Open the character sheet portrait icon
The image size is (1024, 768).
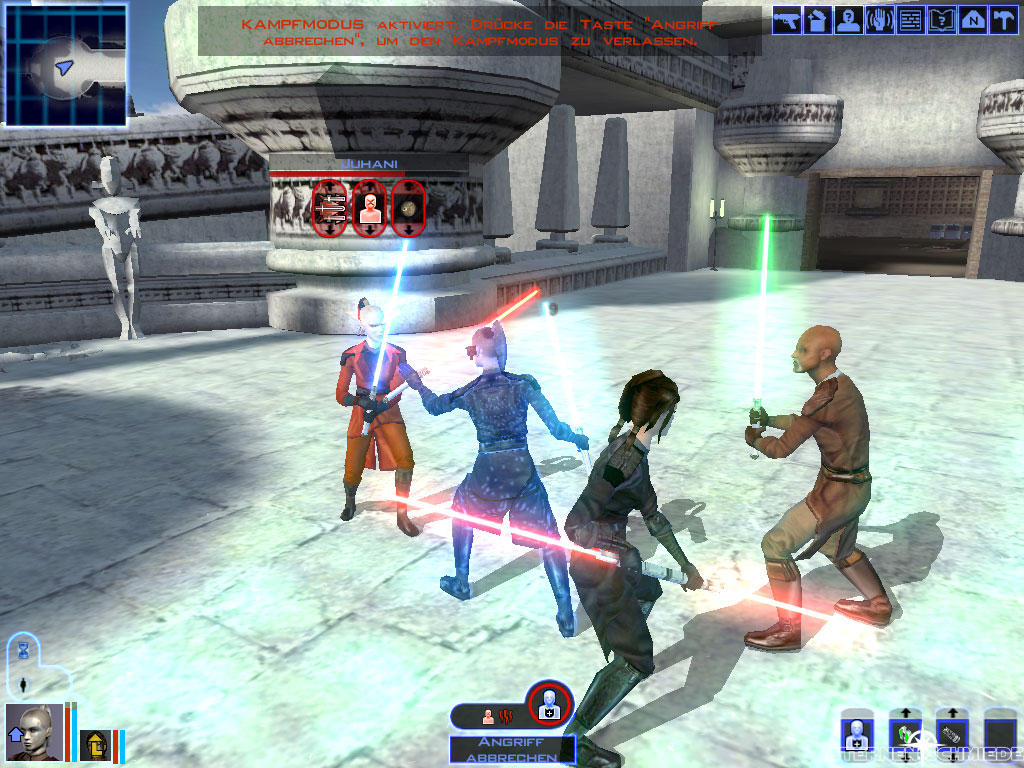pyautogui.click(x=848, y=20)
